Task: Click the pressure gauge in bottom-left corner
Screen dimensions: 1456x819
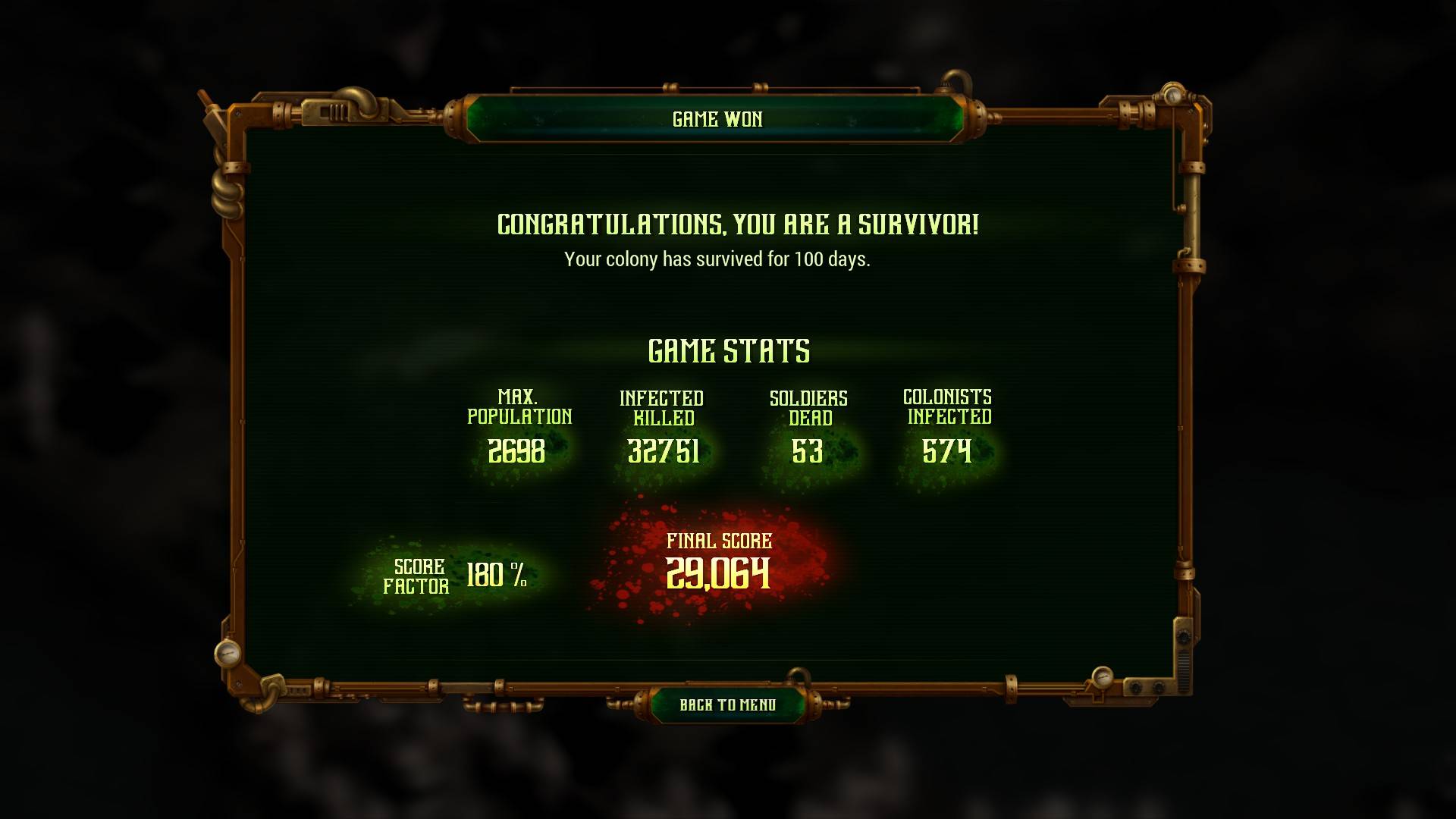Action: tap(227, 654)
